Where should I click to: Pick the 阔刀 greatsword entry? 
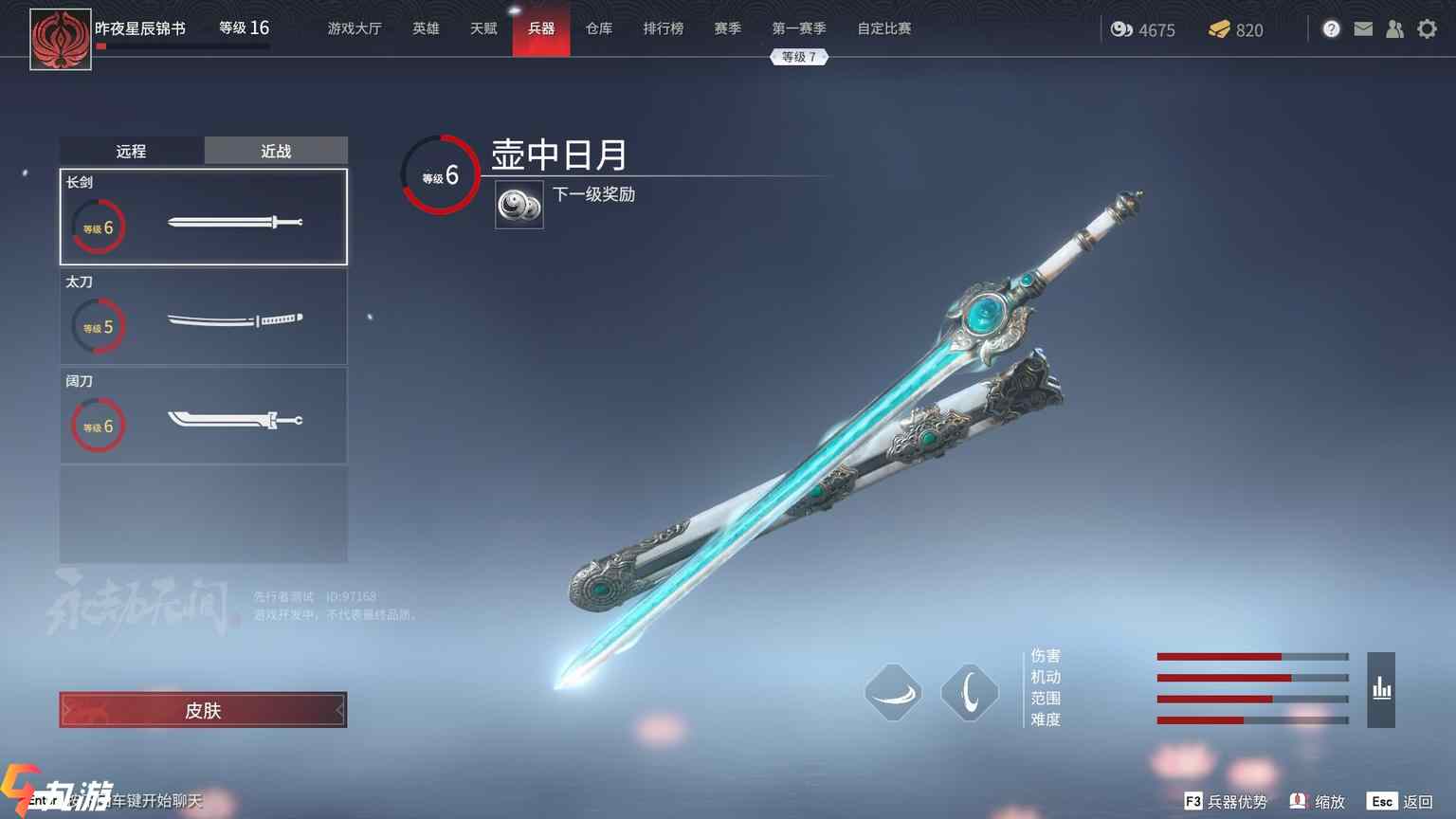point(204,416)
